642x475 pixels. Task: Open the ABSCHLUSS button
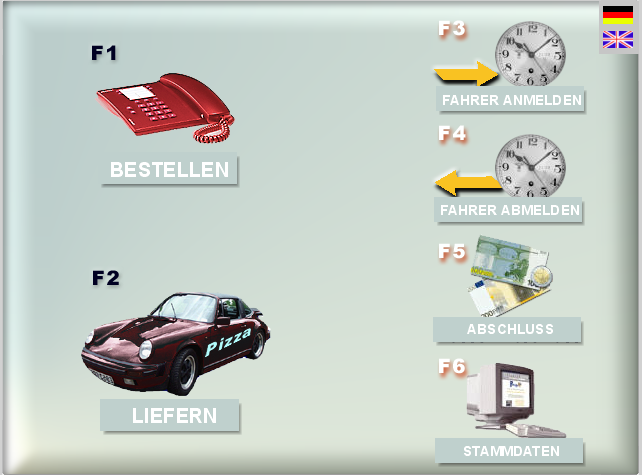[508, 330]
